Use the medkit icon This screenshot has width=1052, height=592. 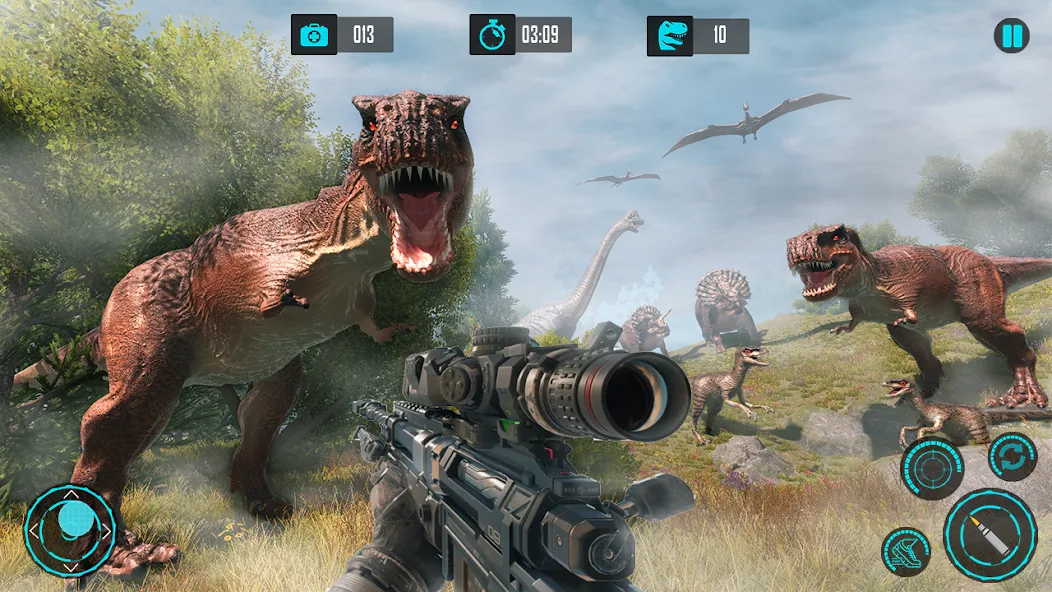(x=314, y=35)
